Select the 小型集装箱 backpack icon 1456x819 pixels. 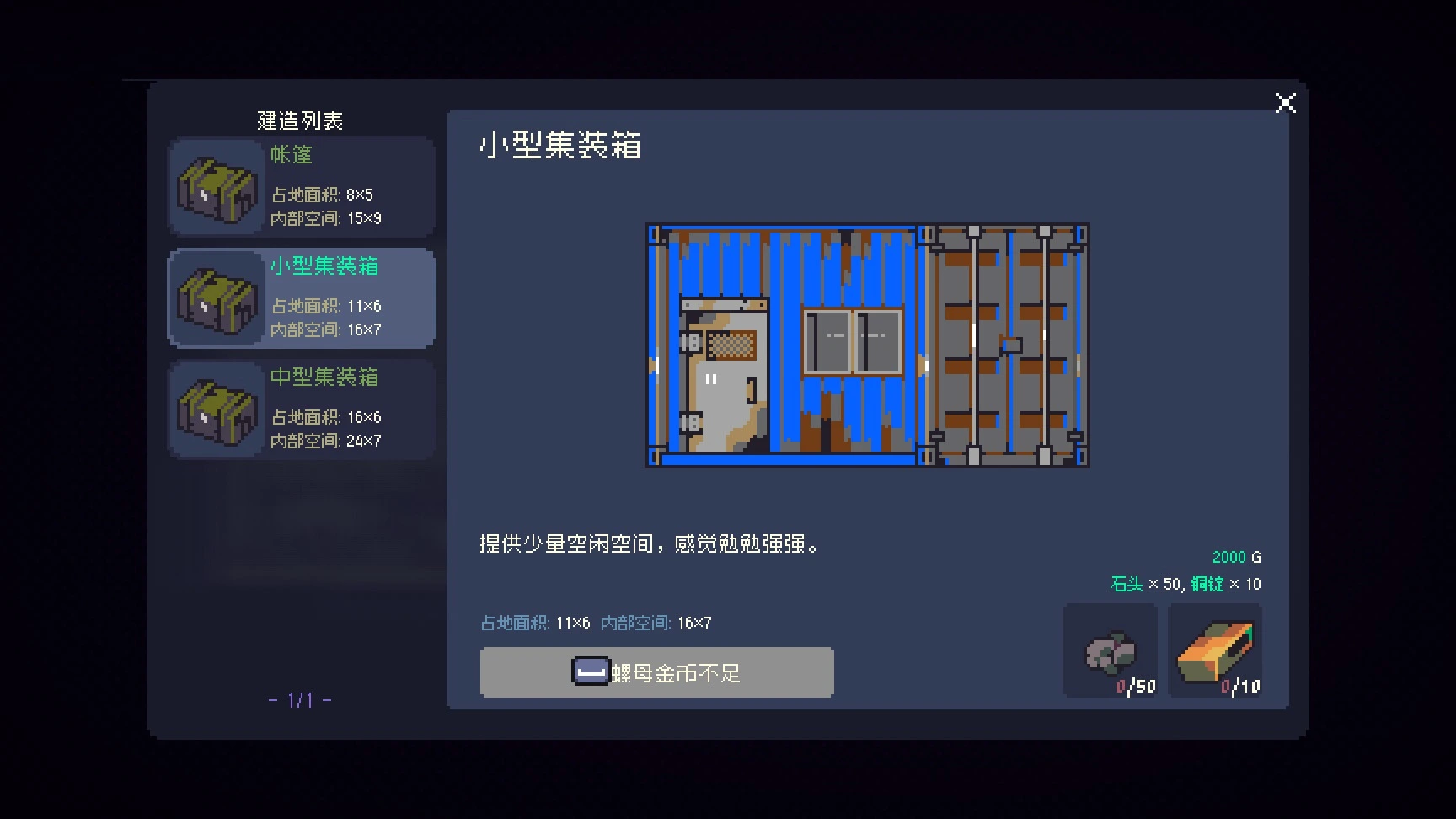215,298
